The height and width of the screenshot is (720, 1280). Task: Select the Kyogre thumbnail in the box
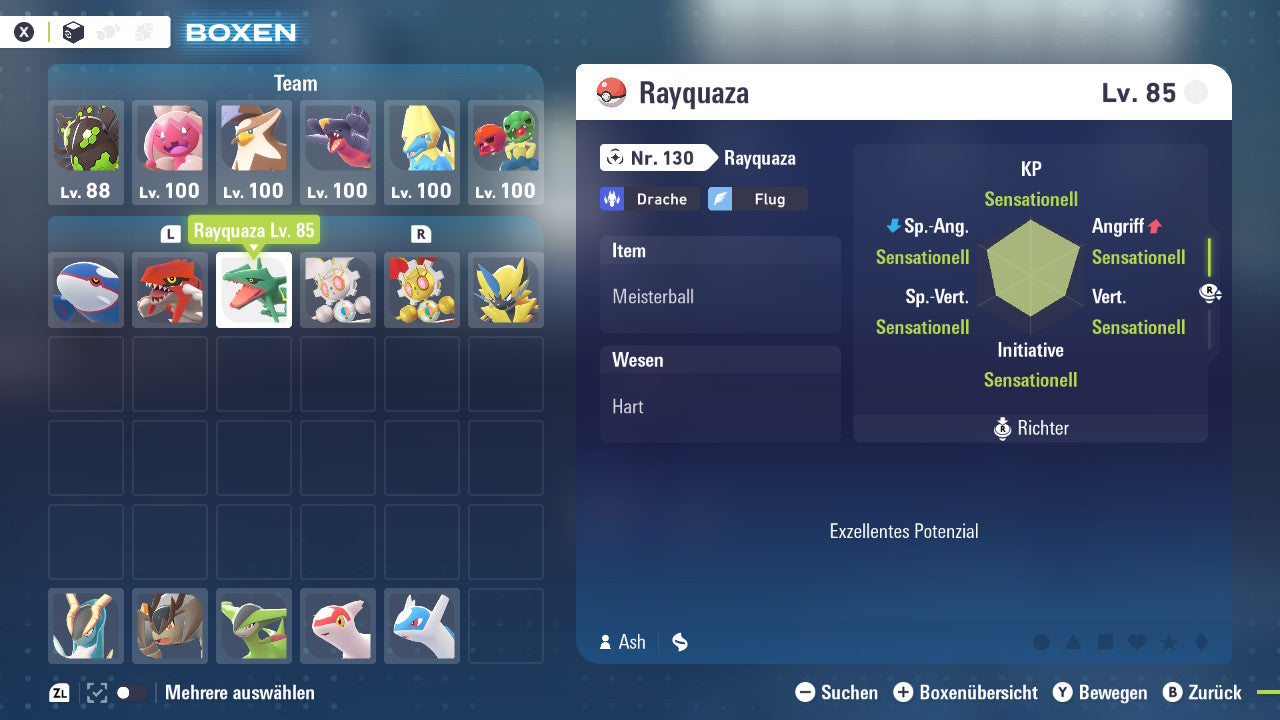86,290
